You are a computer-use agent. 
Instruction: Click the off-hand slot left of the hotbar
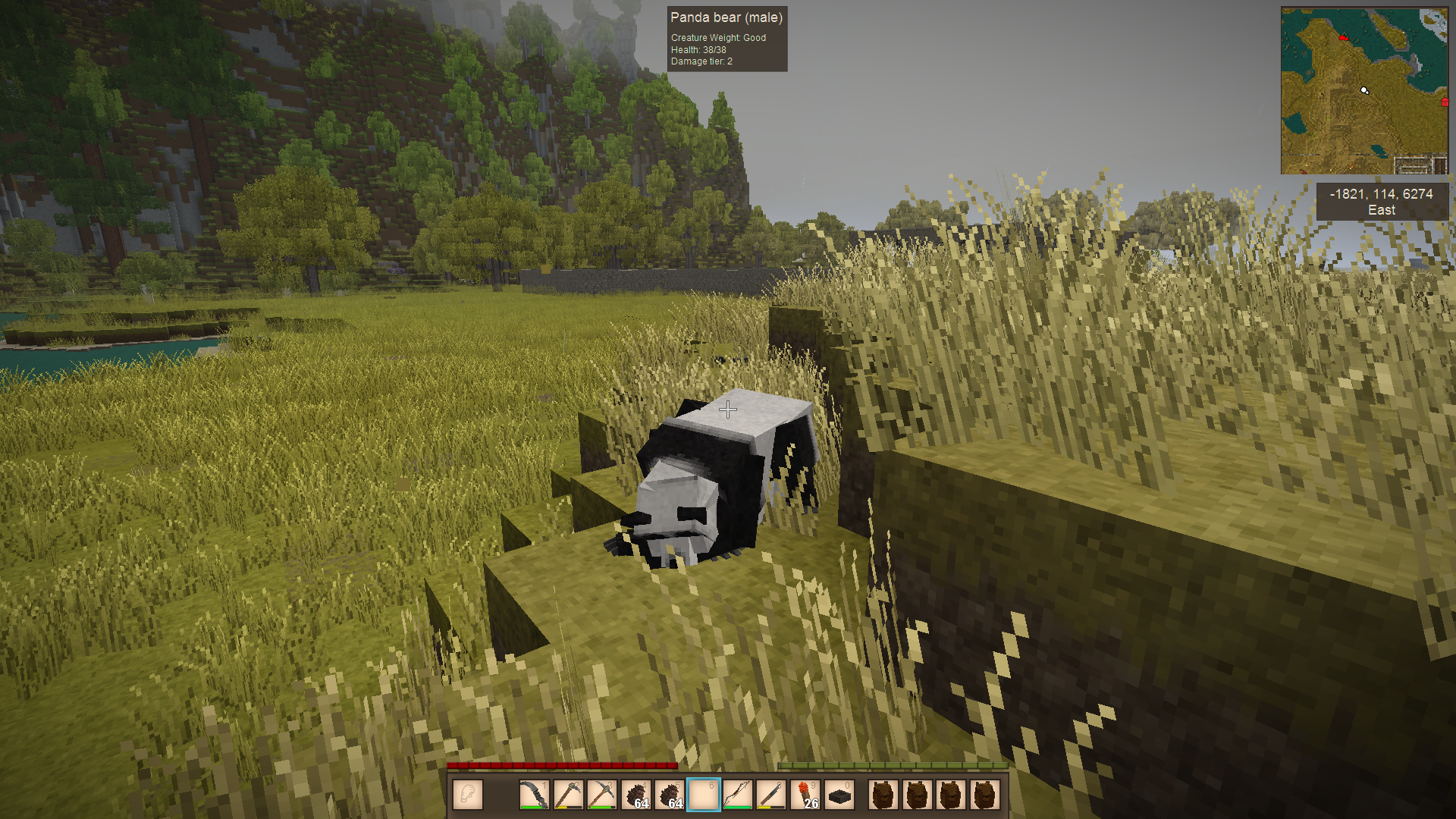(x=468, y=795)
